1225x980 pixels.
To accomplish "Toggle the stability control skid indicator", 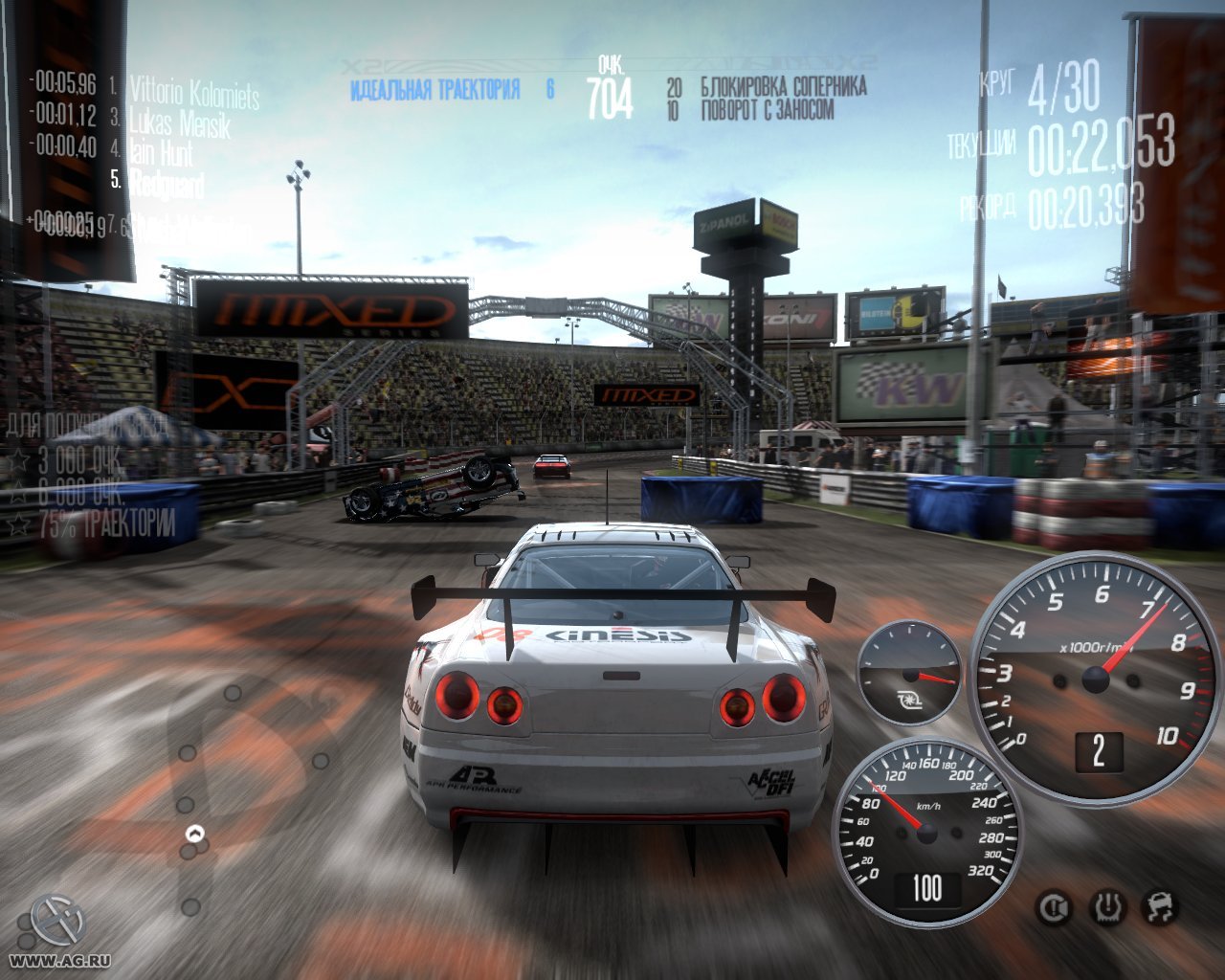I will tap(1159, 905).
